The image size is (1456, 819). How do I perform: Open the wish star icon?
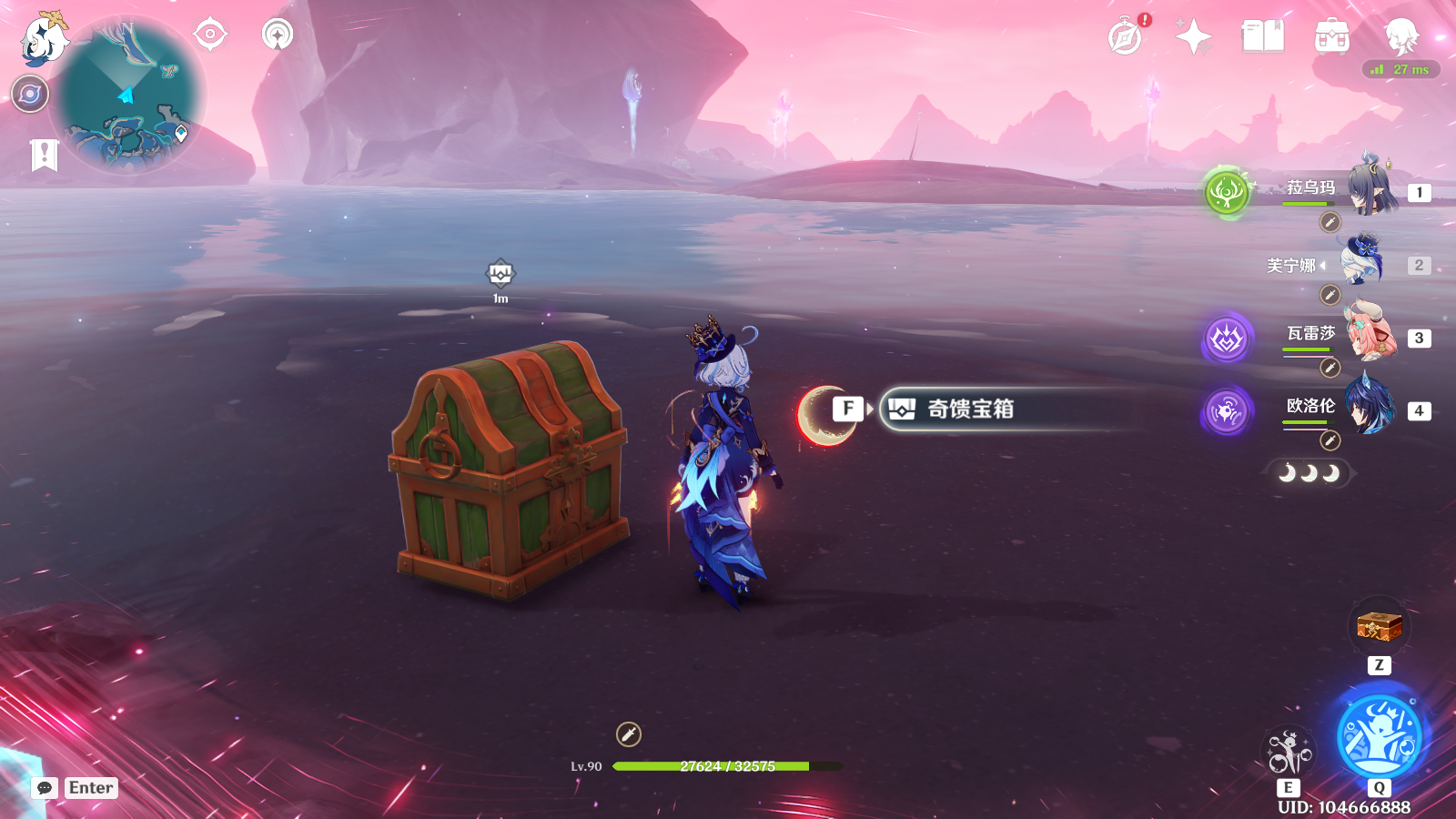pos(1193,37)
